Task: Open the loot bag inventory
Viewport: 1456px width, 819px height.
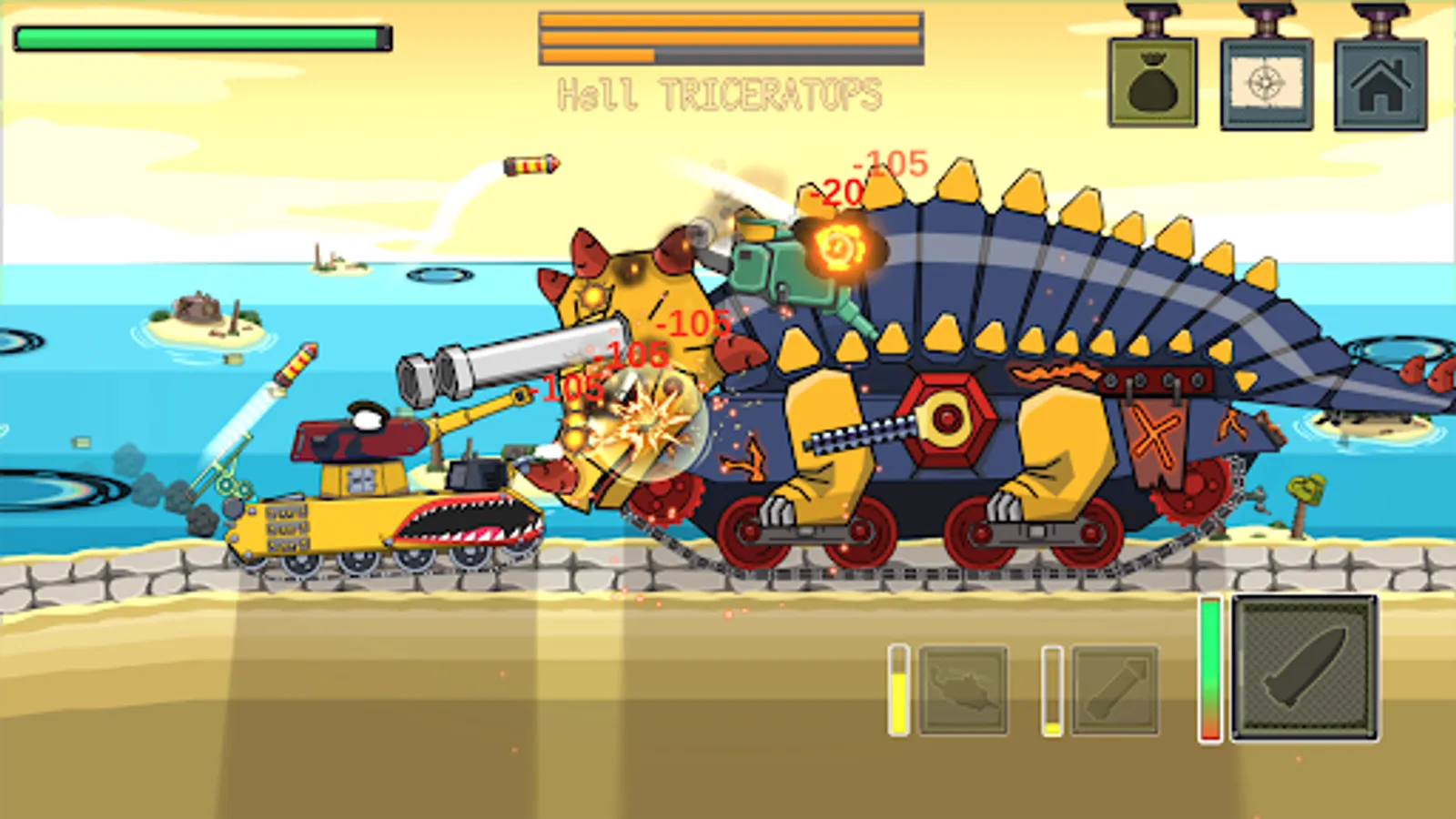Action: click(1152, 84)
